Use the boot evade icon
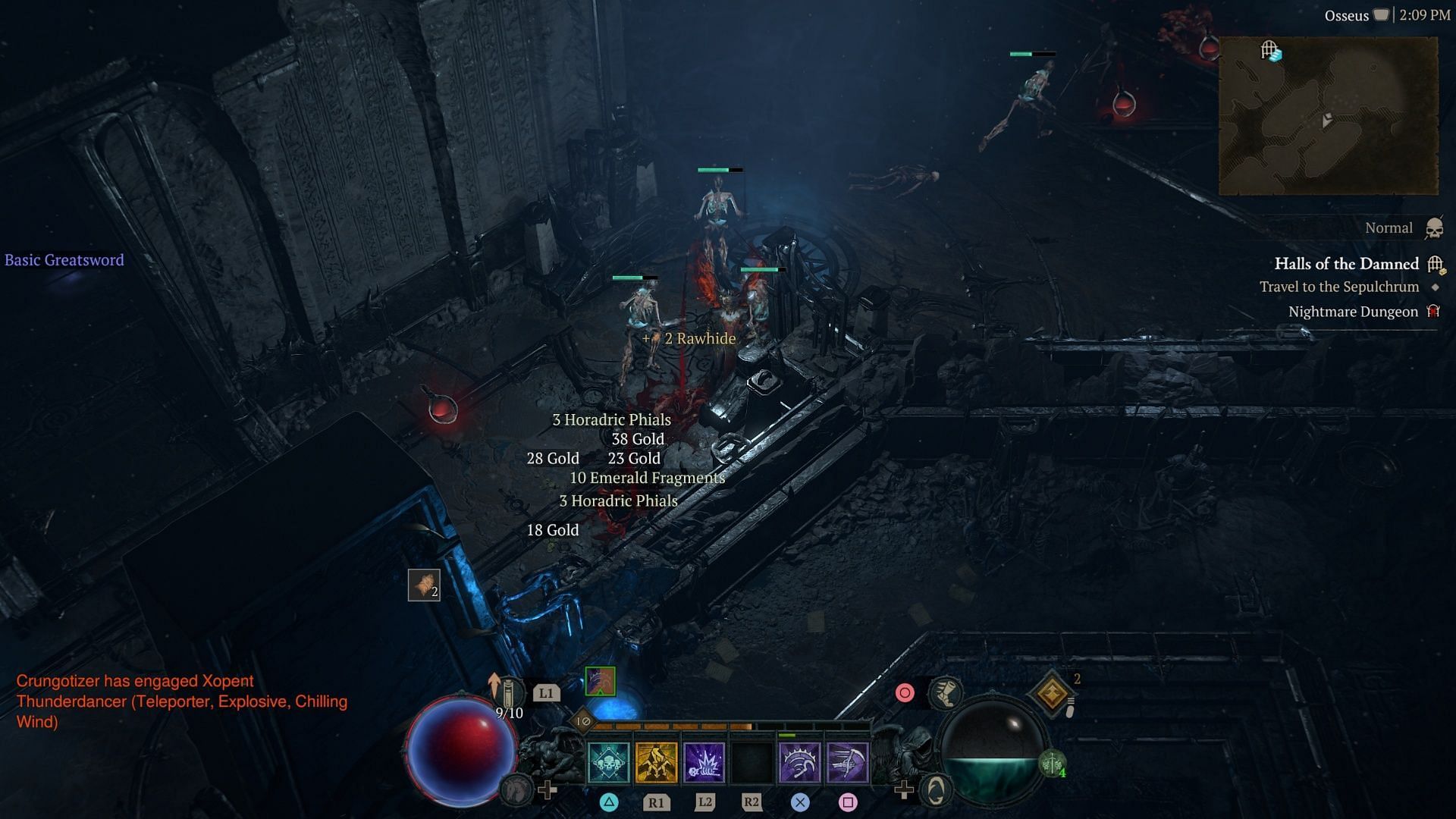This screenshot has width=1456, height=819. tap(946, 692)
